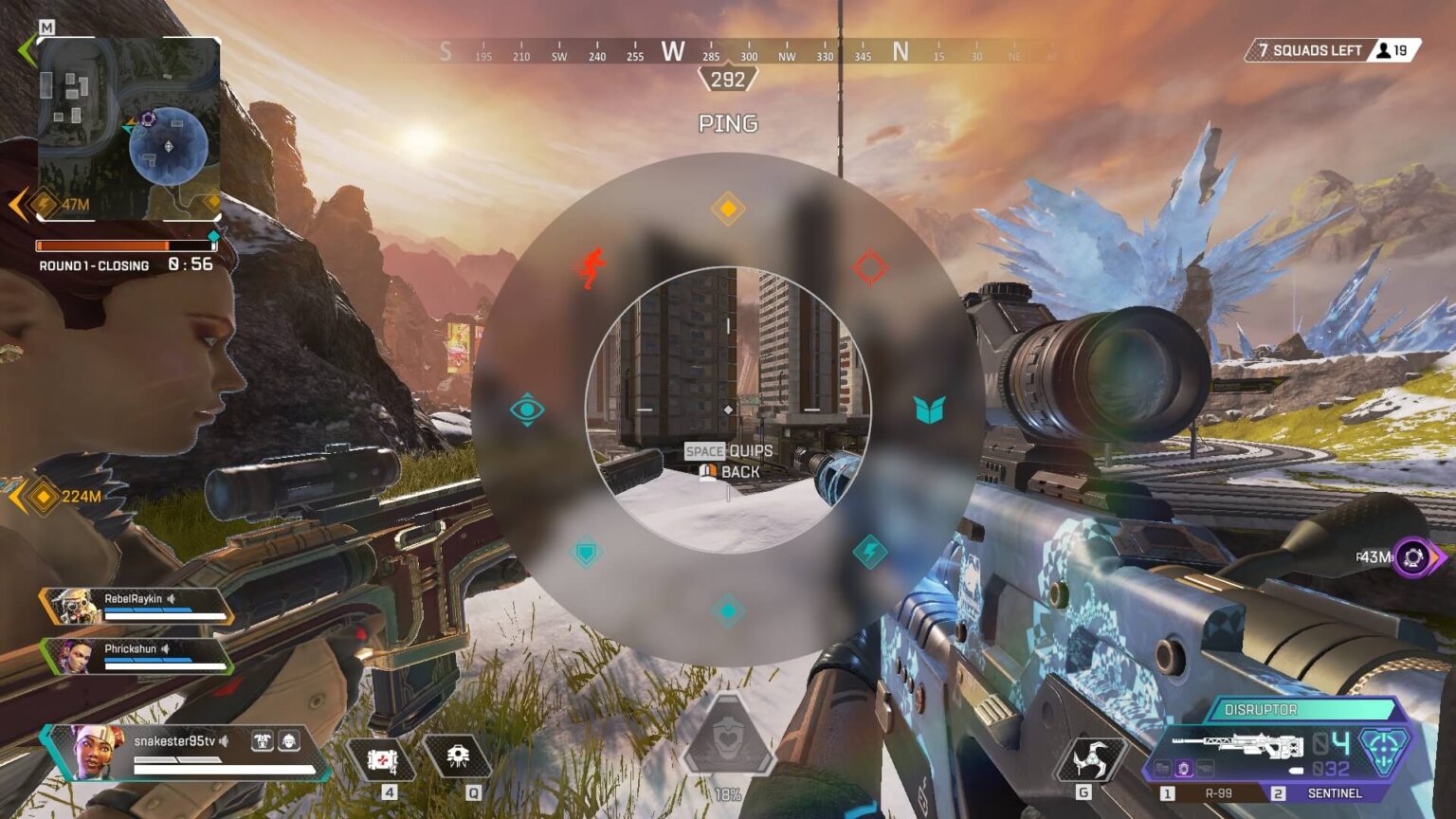
Task: Click the '7 SQUADS LEFT' counter banner
Action: coord(1309,50)
